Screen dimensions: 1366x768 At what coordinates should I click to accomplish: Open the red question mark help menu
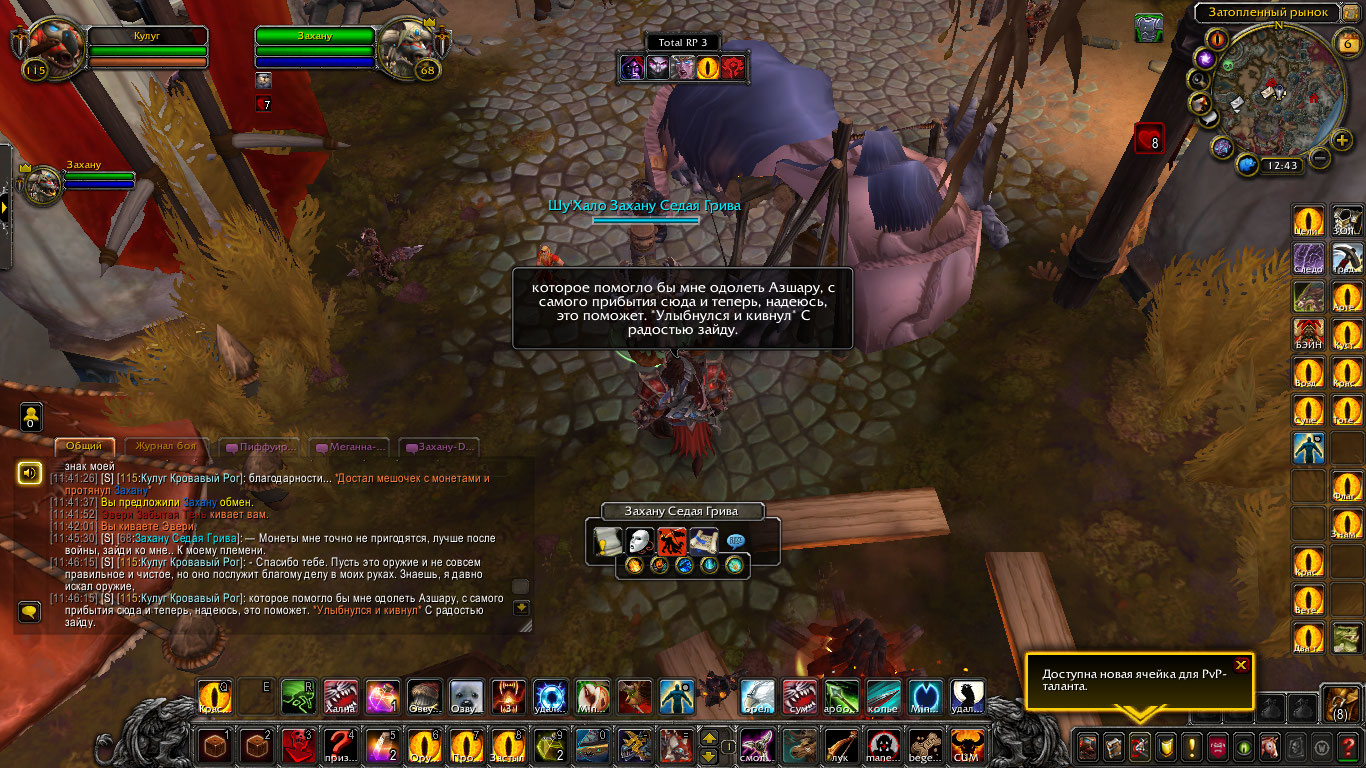[1347, 746]
